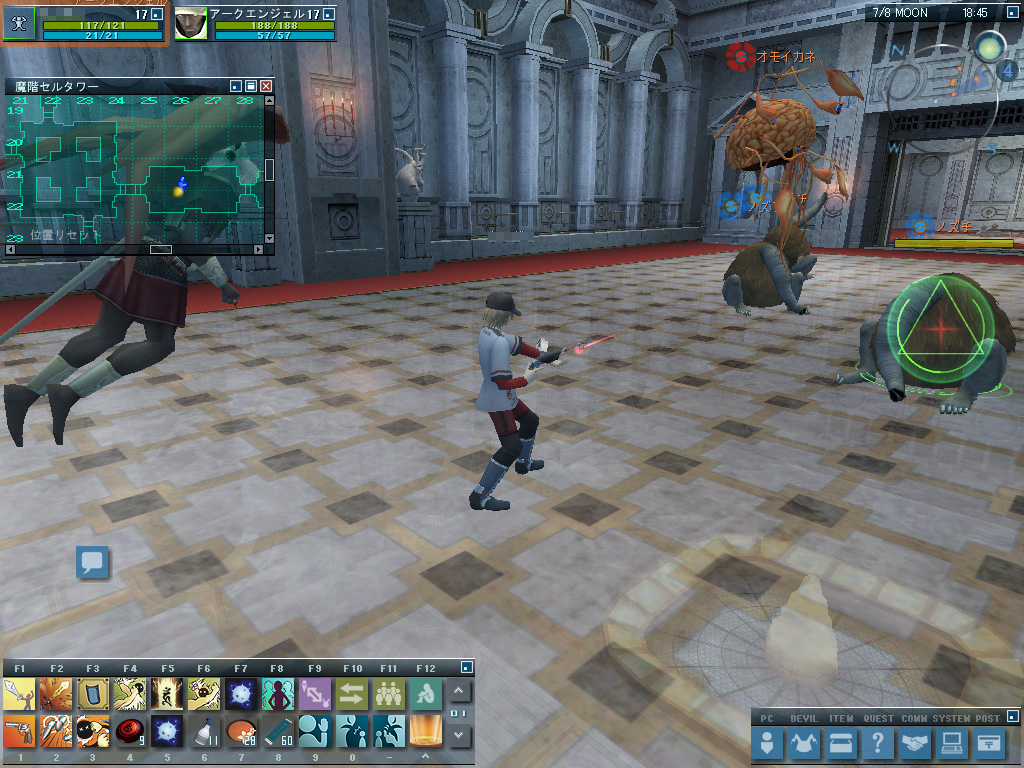1024x768 pixels.
Task: Open the chat speech bubble icon
Action: (x=93, y=562)
